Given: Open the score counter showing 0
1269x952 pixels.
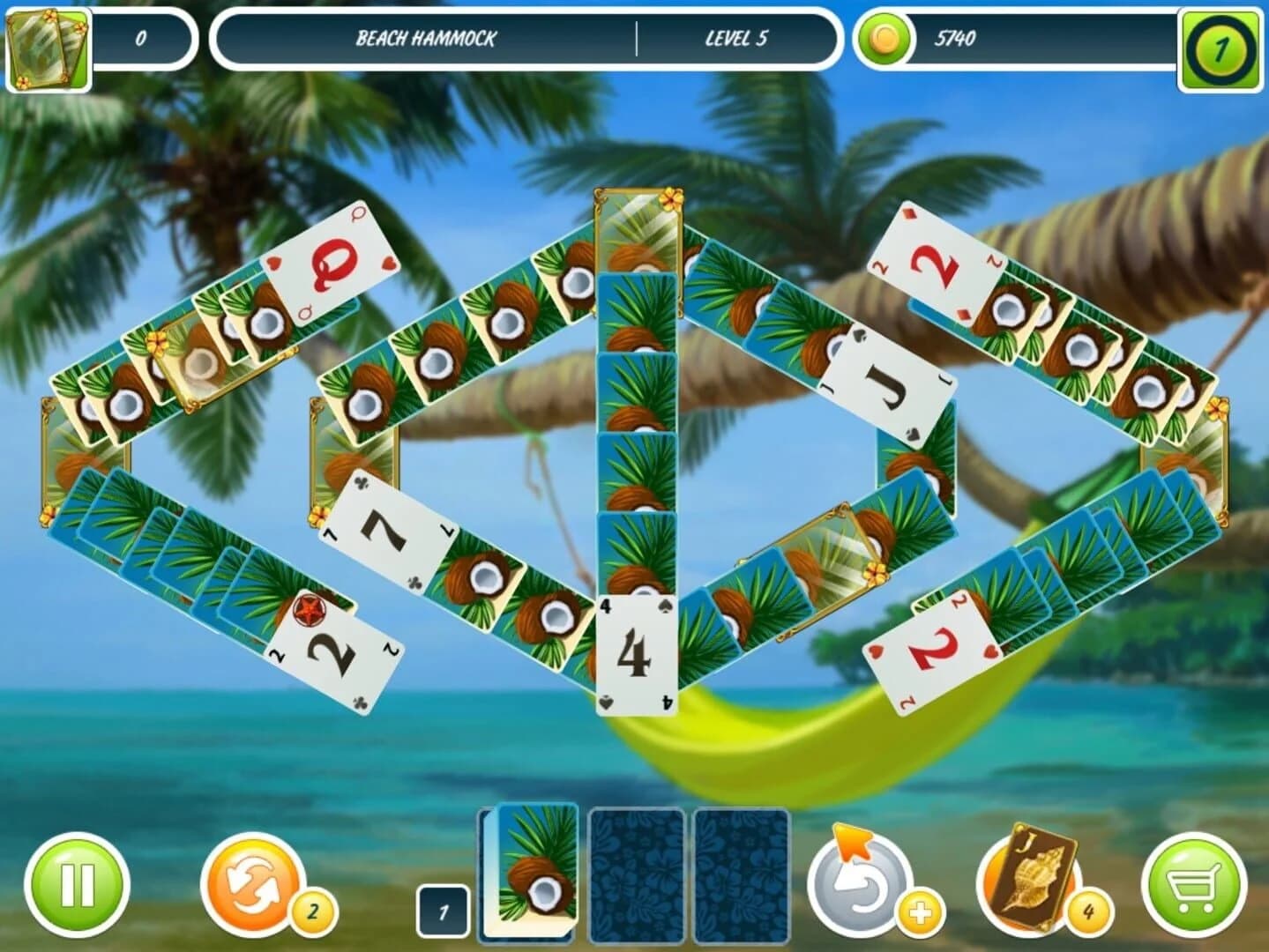Looking at the screenshot, I should 144,37.
